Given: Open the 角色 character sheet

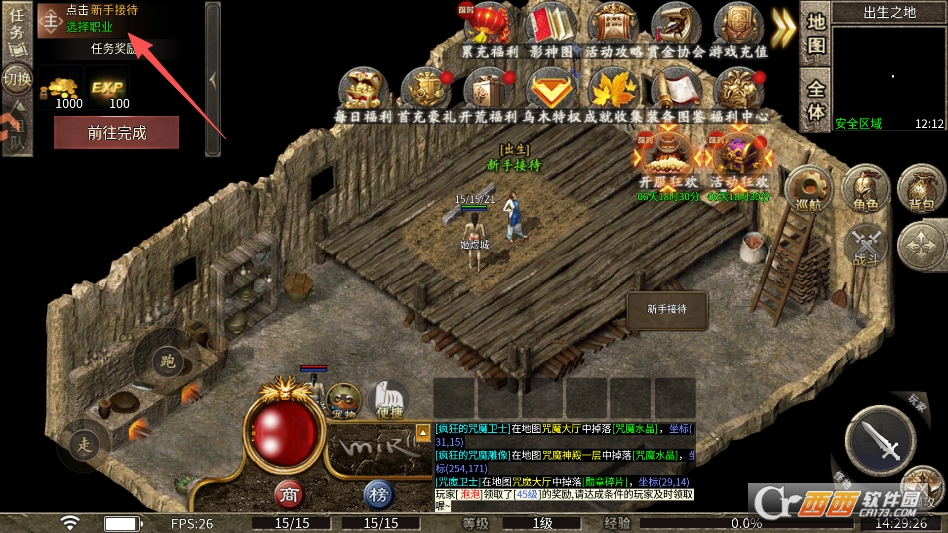Looking at the screenshot, I should [865, 190].
